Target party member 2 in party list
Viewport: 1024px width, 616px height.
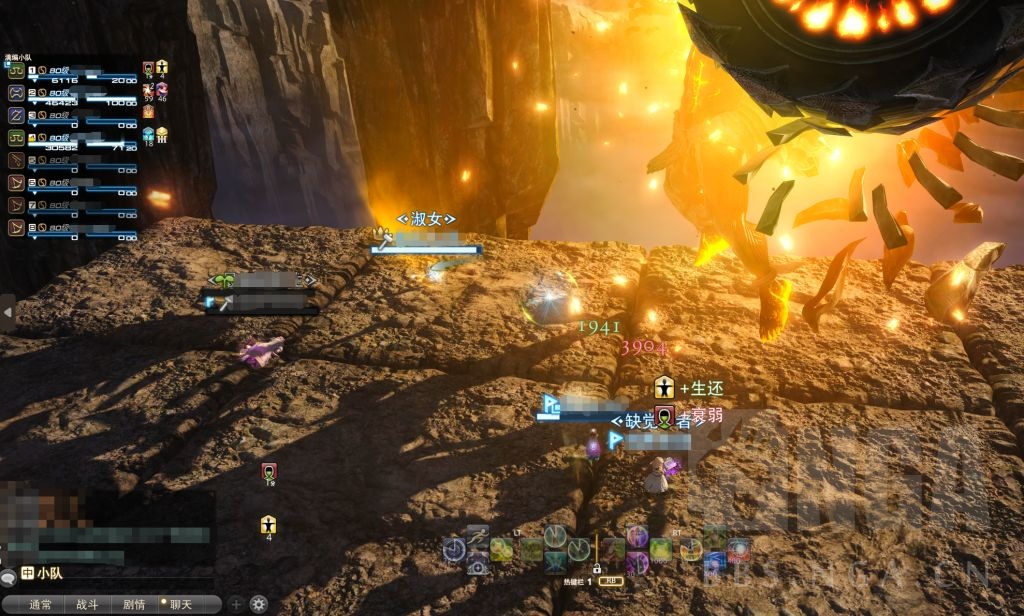pyautogui.click(x=70, y=96)
